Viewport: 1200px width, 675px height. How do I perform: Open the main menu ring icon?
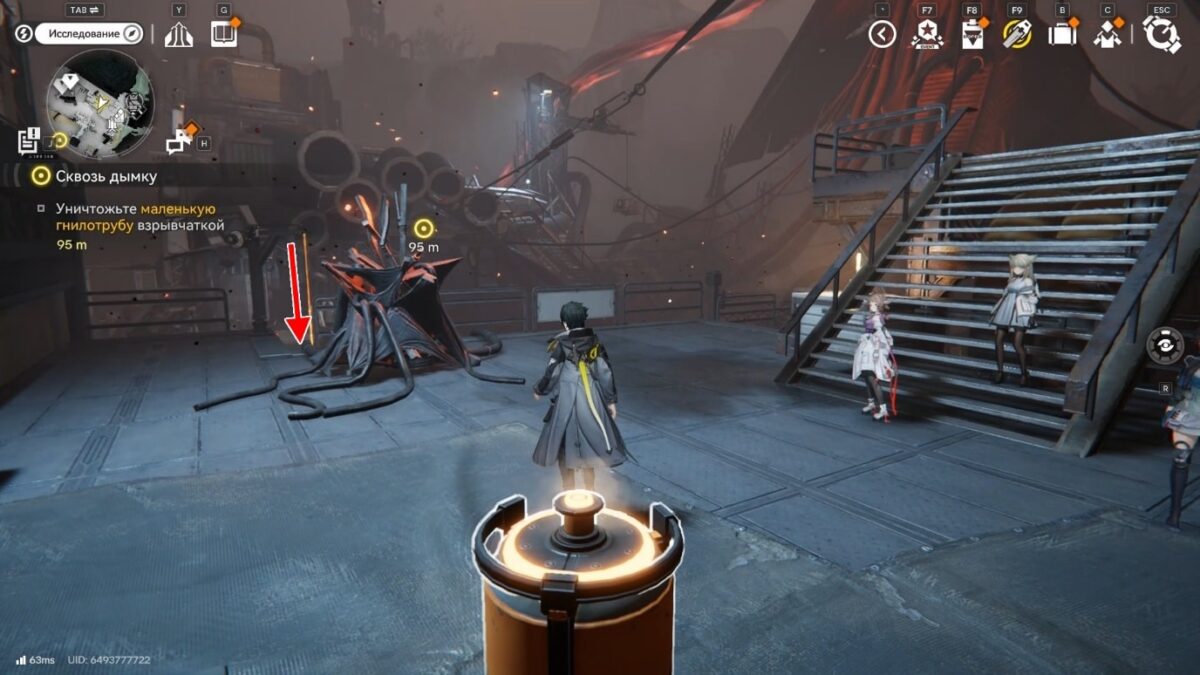click(1162, 35)
